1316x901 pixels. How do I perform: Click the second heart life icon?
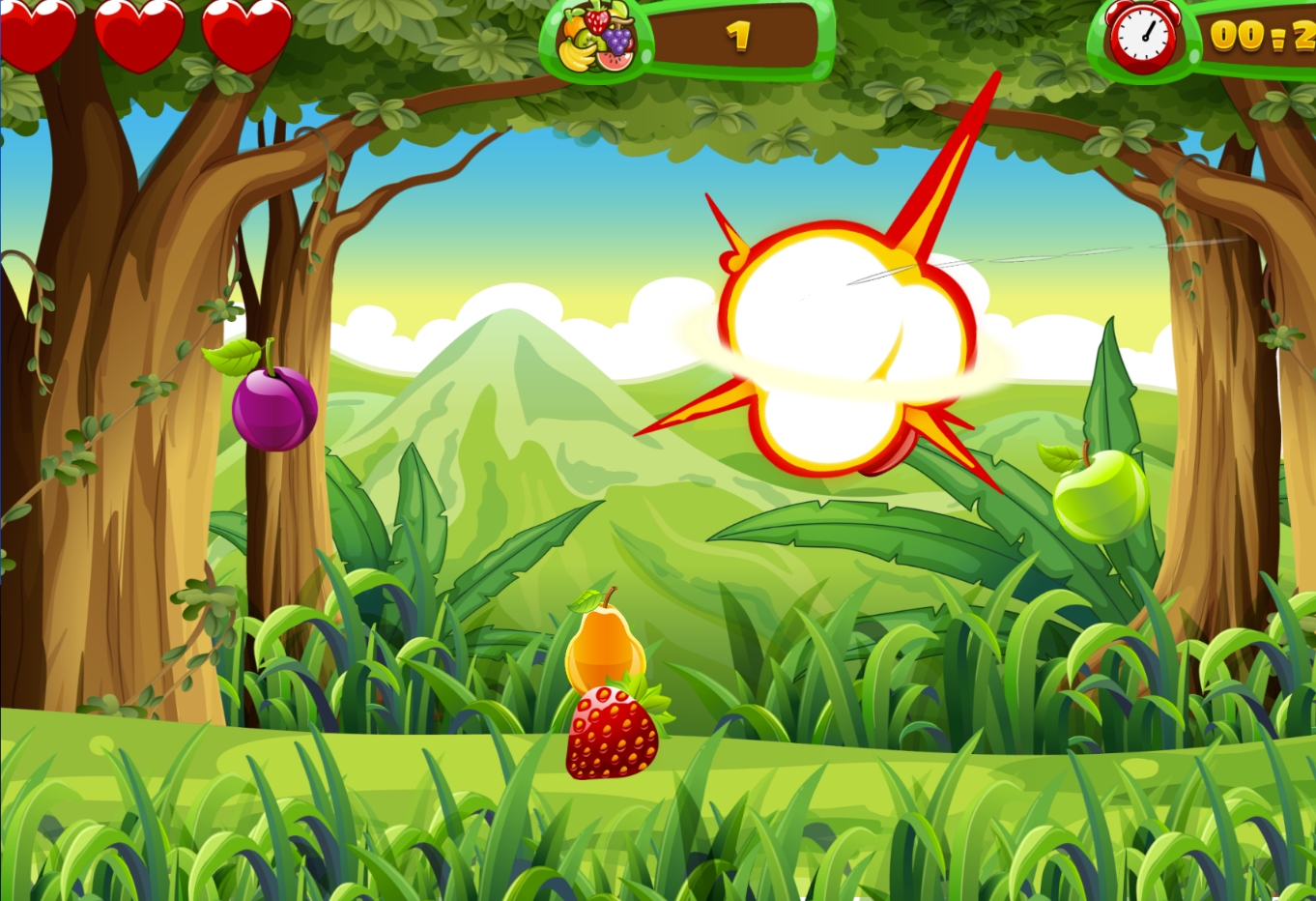tap(140, 32)
